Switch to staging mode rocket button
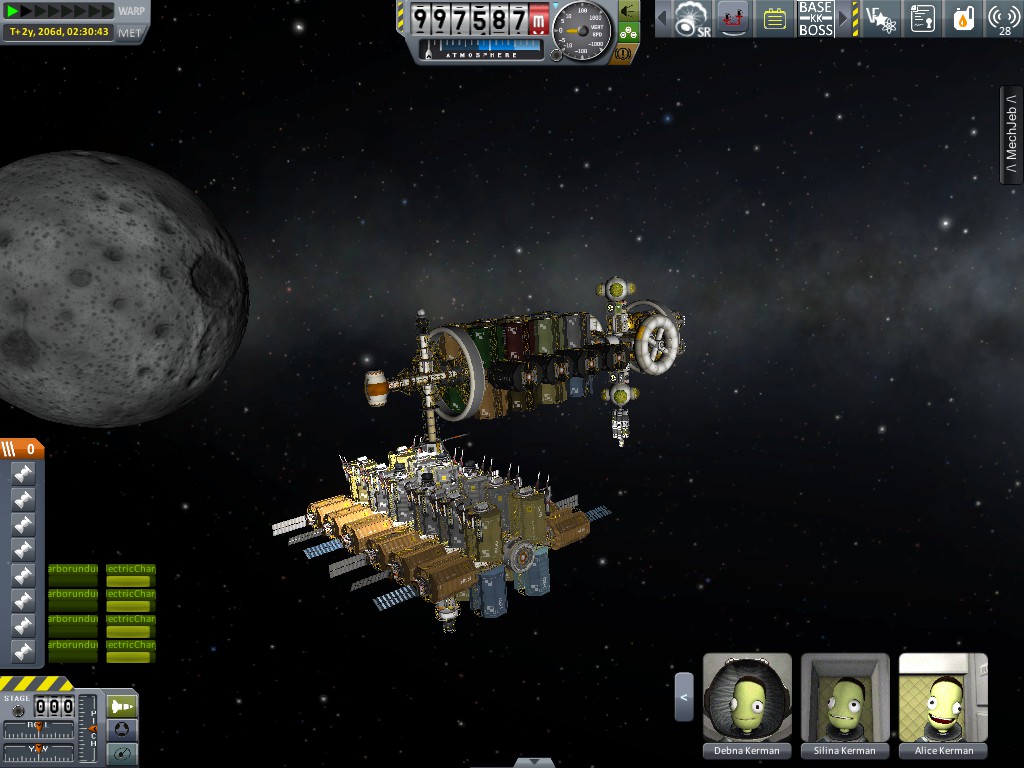Image resolution: width=1024 pixels, height=768 pixels. pos(121,706)
